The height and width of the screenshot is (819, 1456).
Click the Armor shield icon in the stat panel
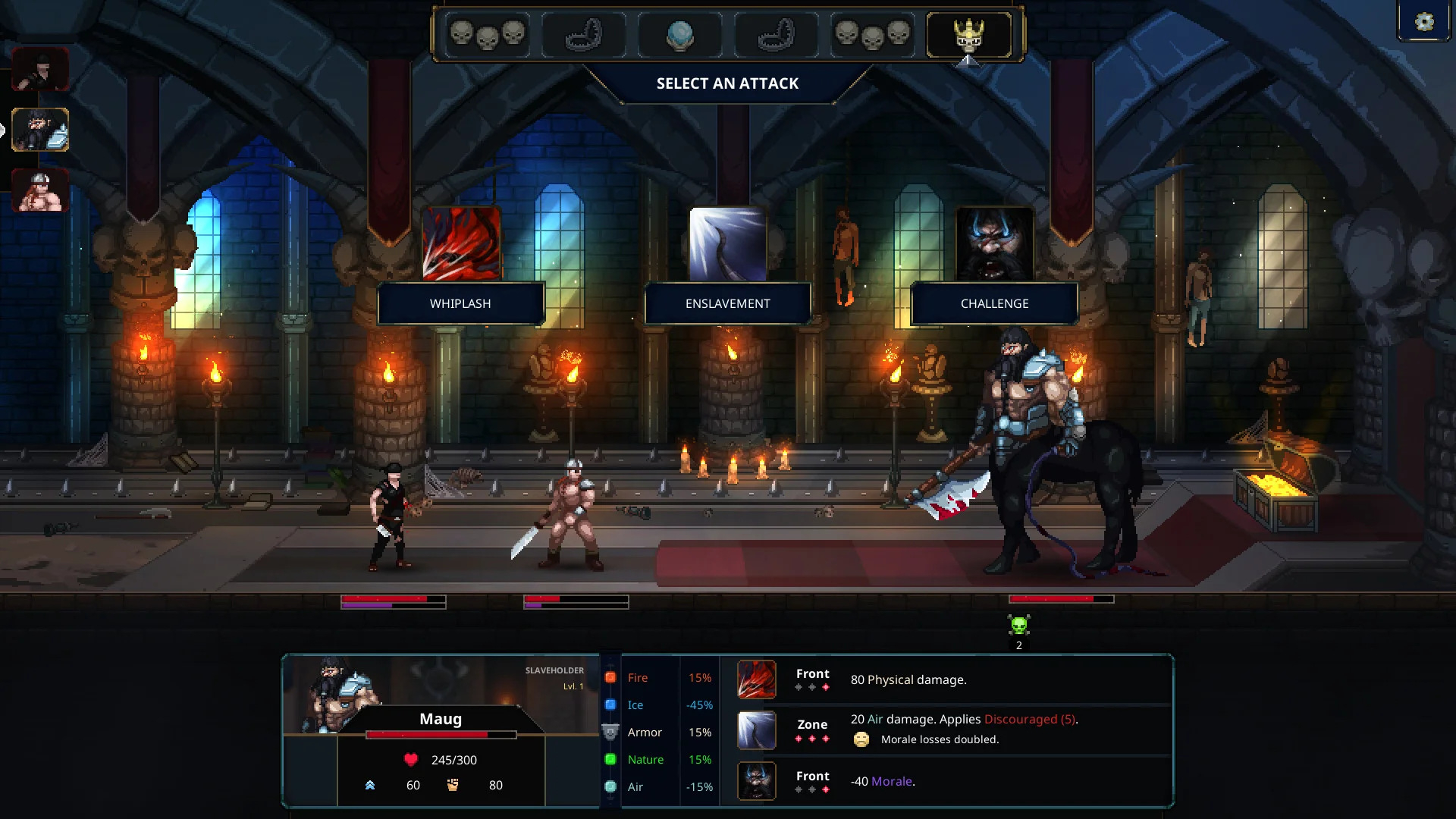(x=610, y=732)
